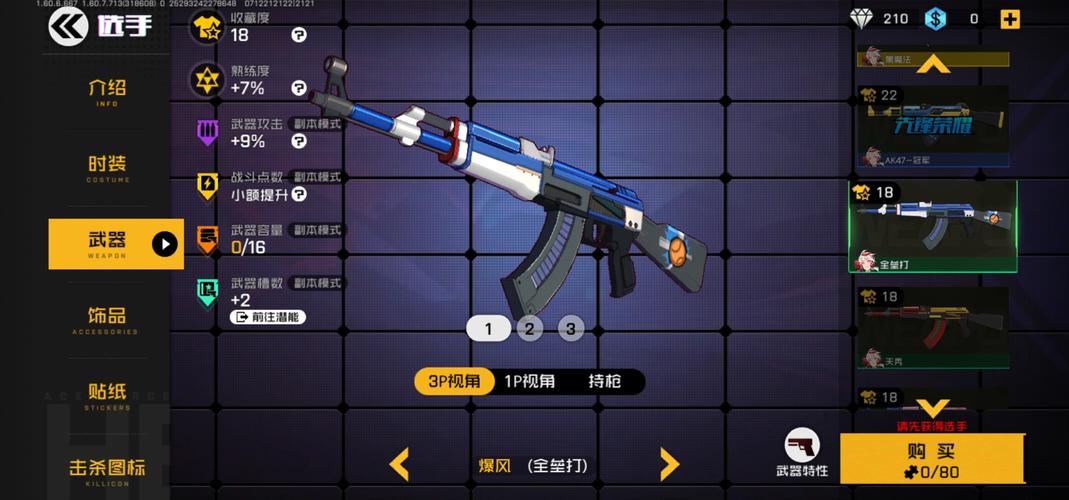Open the 贴纸 (Stickers) section

[x=107, y=394]
